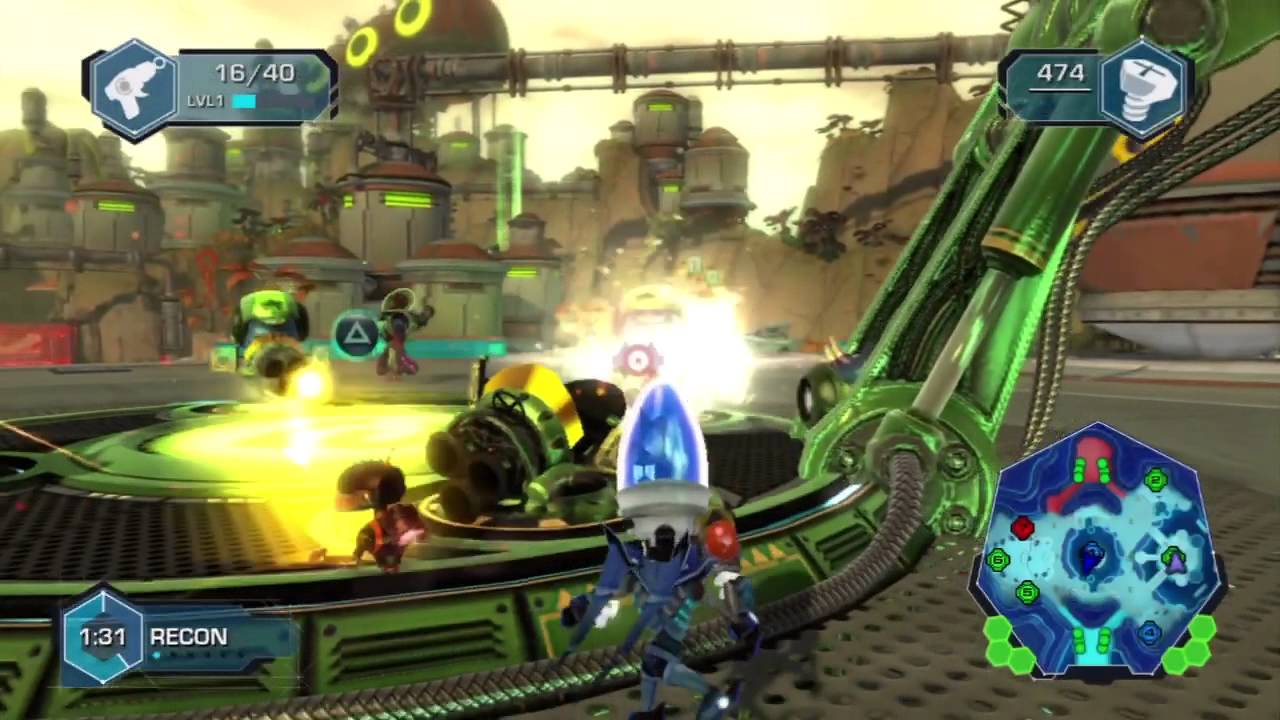This screenshot has height=720, width=1280.
Task: Choose green node 2 on the minimap
Action: coord(1157,481)
